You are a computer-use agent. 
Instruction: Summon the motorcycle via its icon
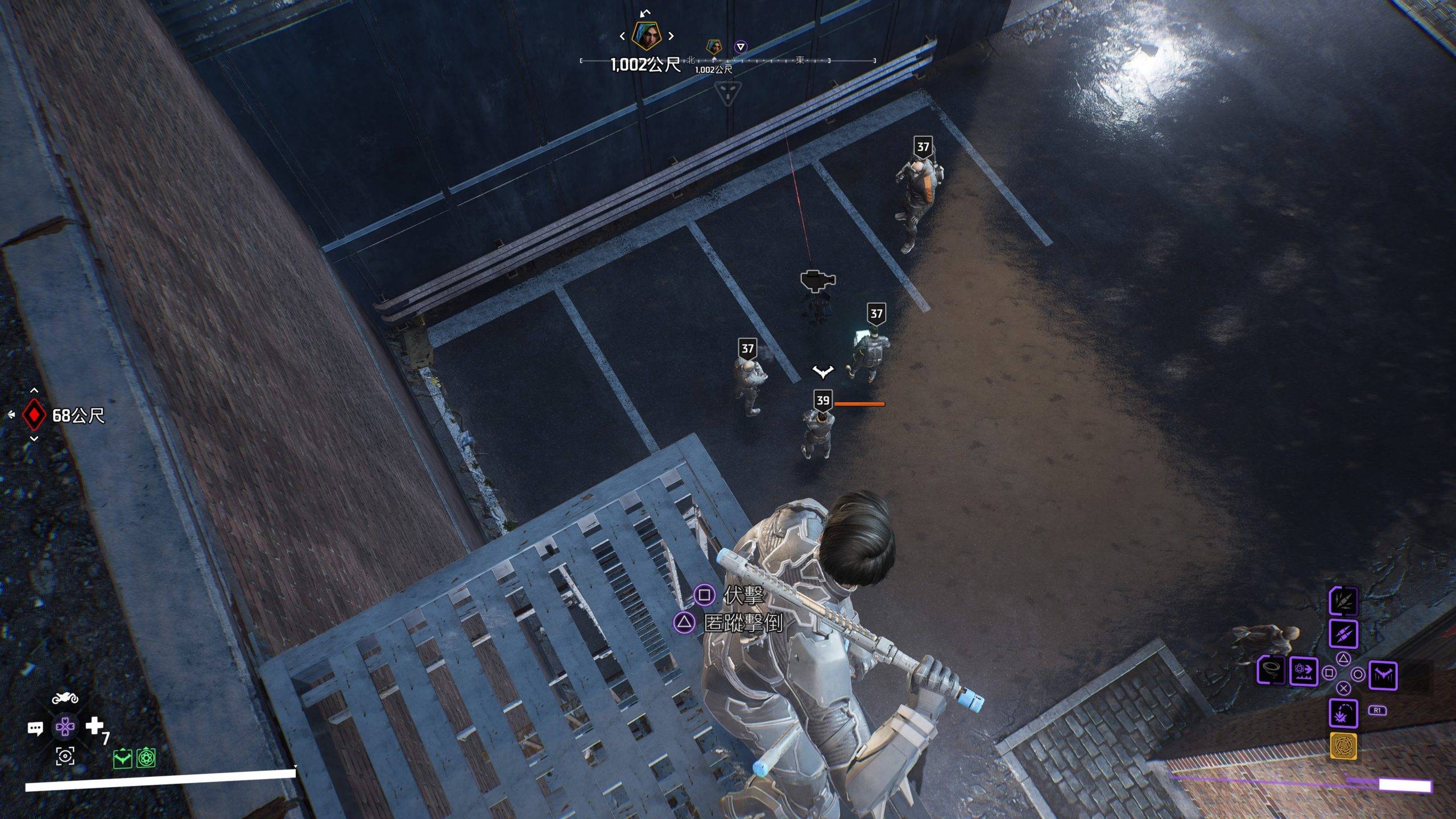(x=65, y=698)
